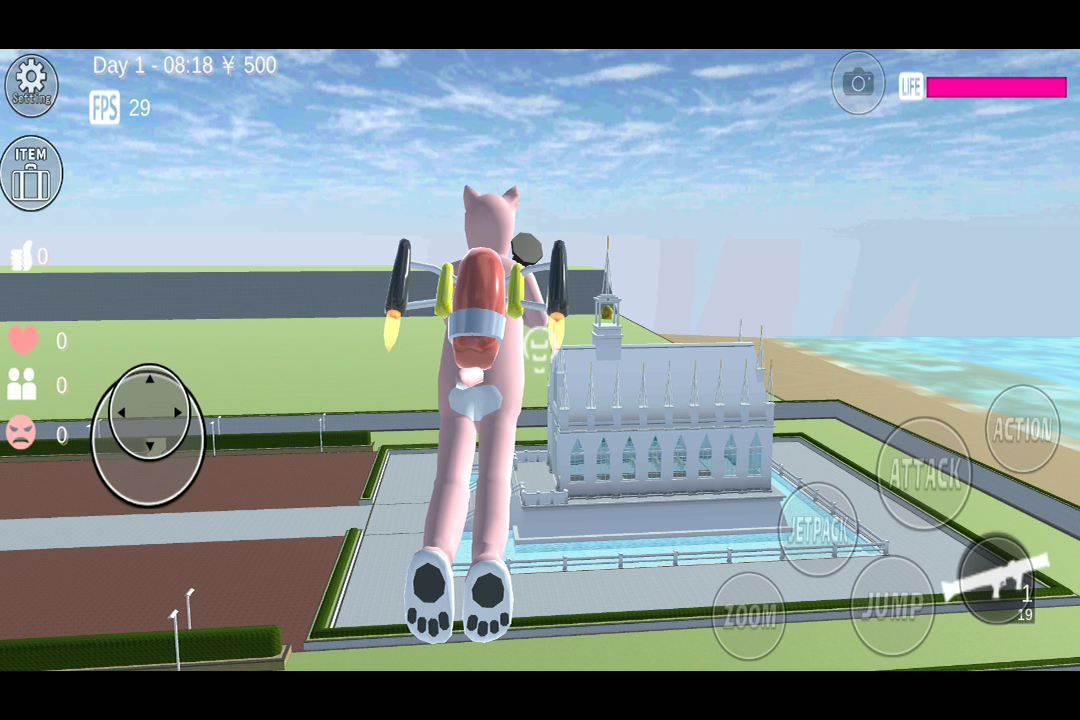Click the pink heart lovers icon
Screen dimensions: 1080x720
click(23, 340)
